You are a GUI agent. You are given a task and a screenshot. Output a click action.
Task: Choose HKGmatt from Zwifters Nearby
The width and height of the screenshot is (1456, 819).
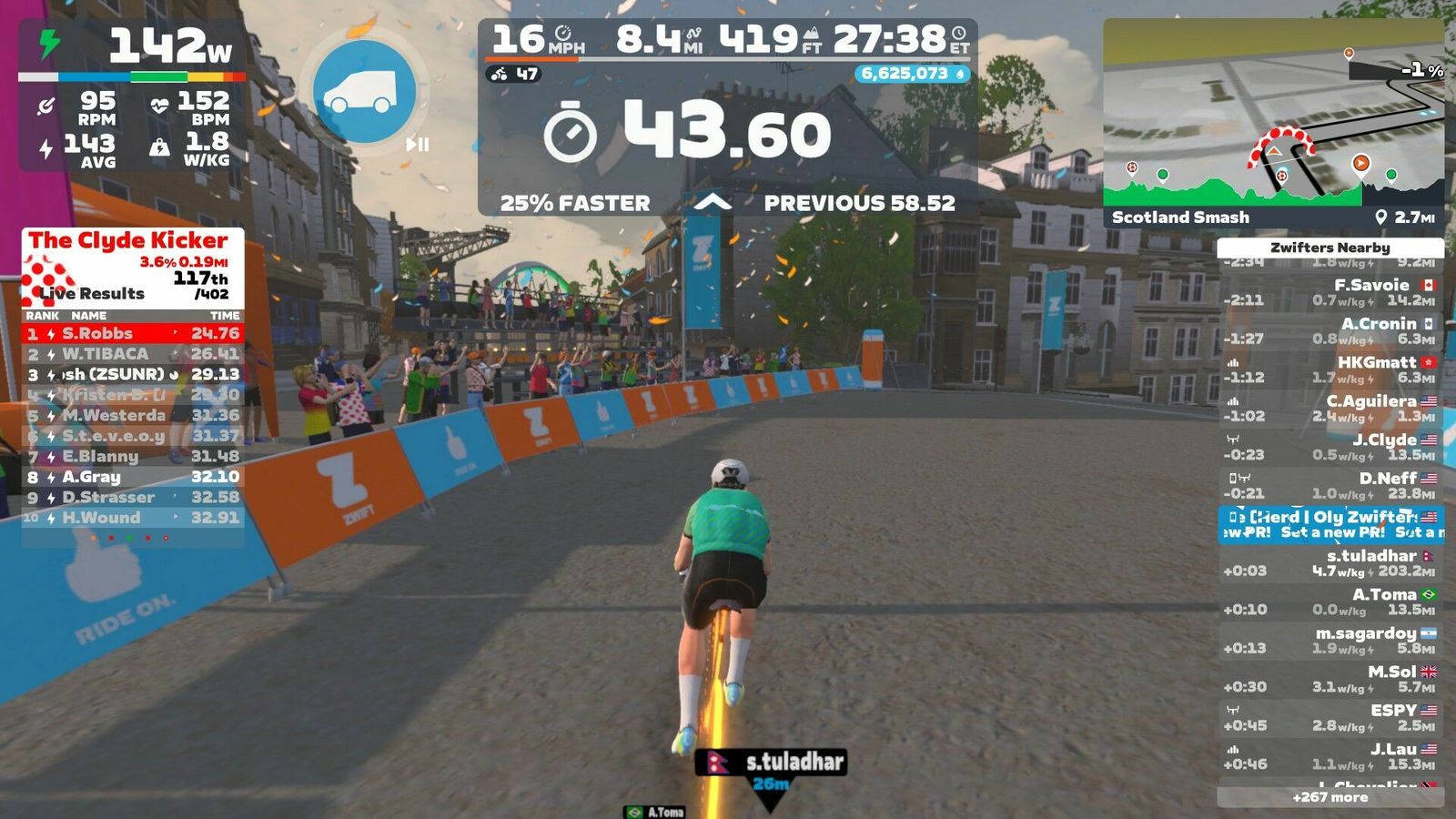coord(1330,369)
